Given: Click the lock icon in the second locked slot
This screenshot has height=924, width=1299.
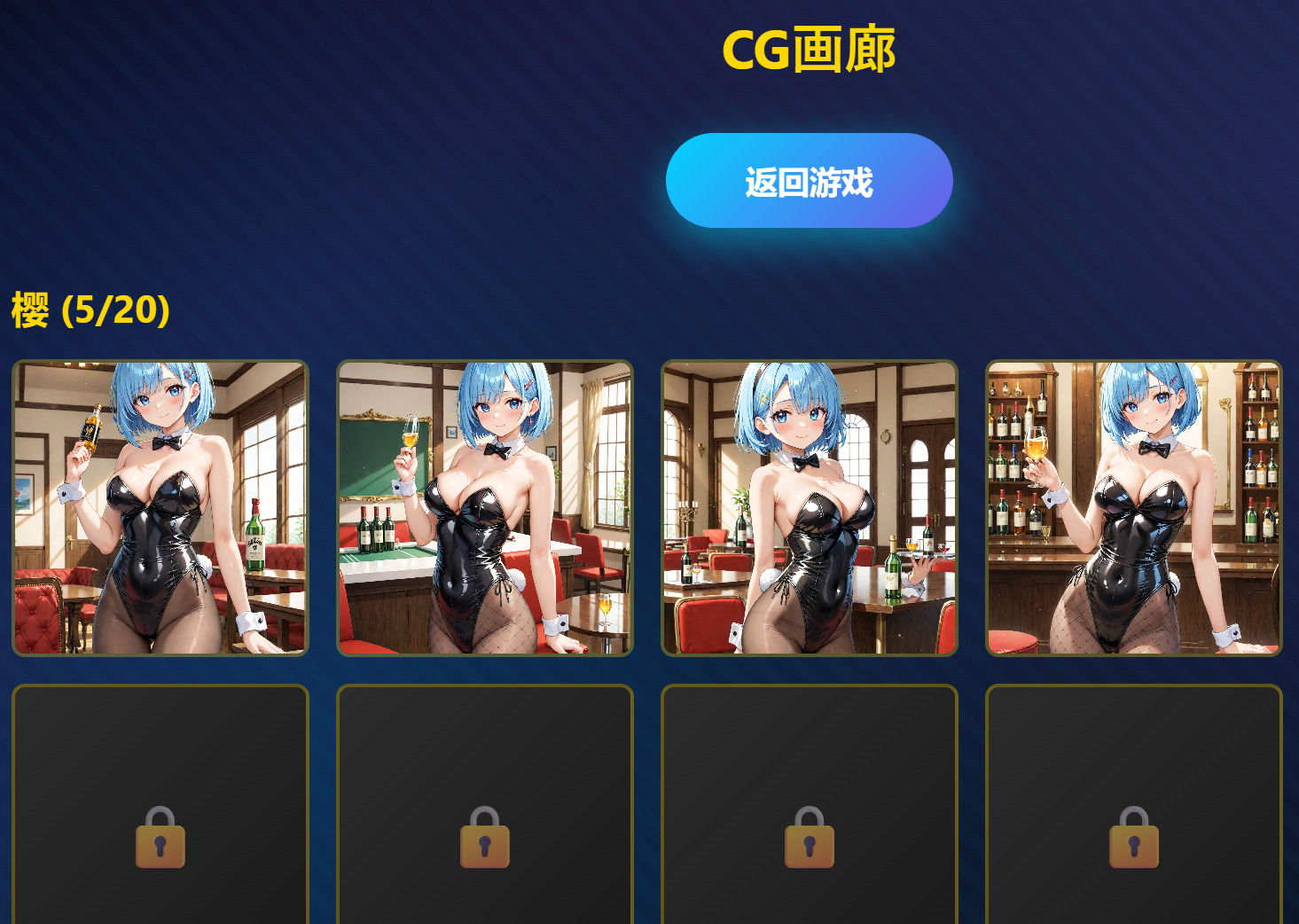Looking at the screenshot, I should point(484,837).
